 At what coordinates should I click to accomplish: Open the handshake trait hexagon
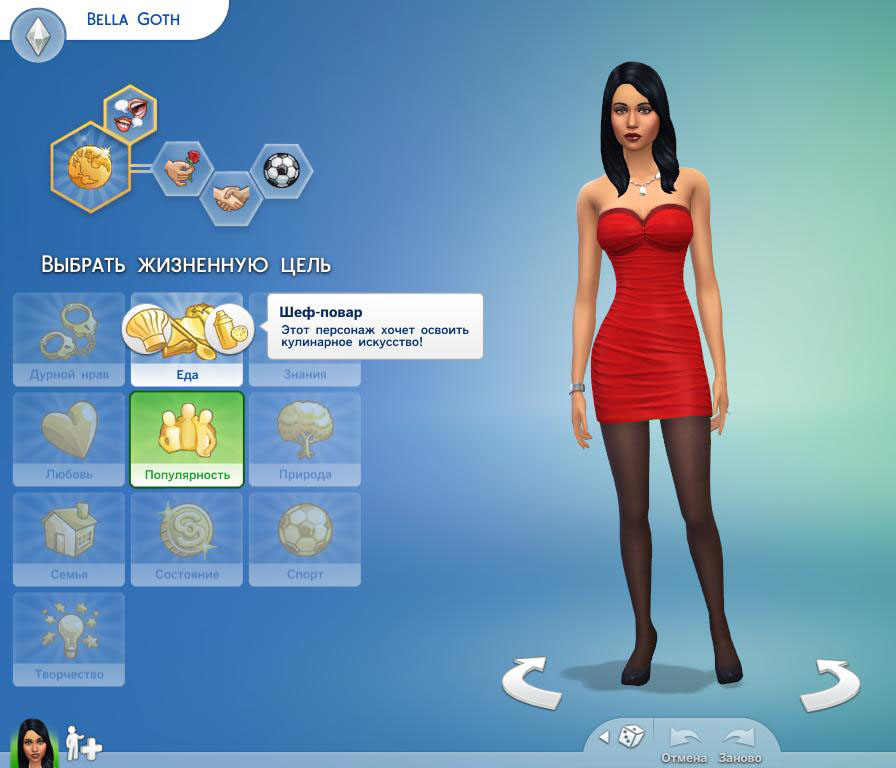pos(231,198)
